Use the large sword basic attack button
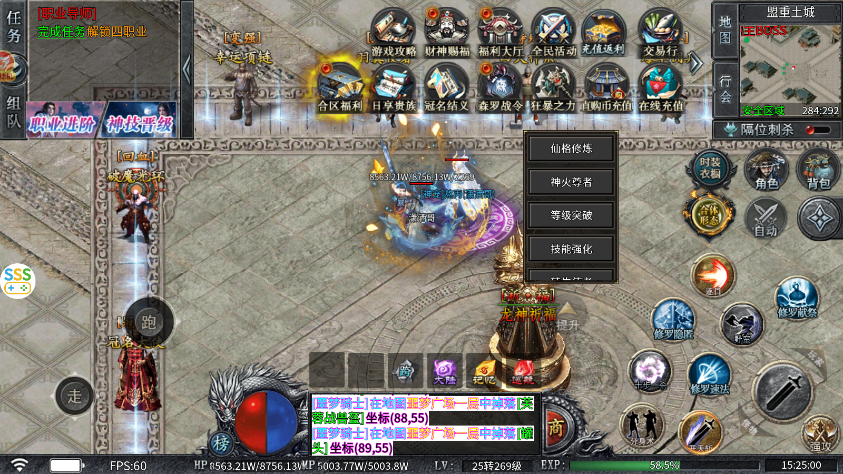The height and width of the screenshot is (474, 843). tap(781, 392)
